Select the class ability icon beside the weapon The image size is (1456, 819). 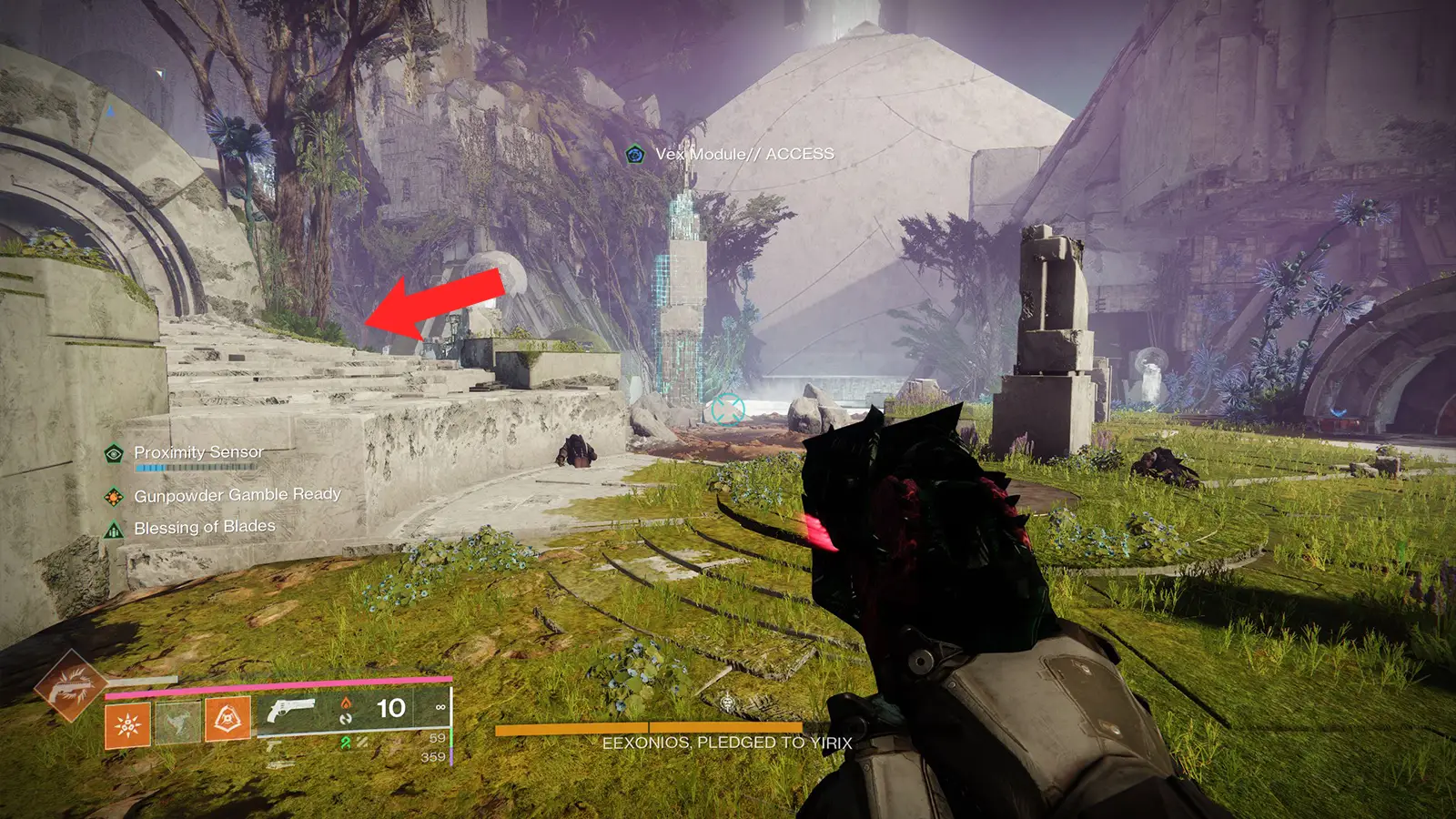(228, 719)
